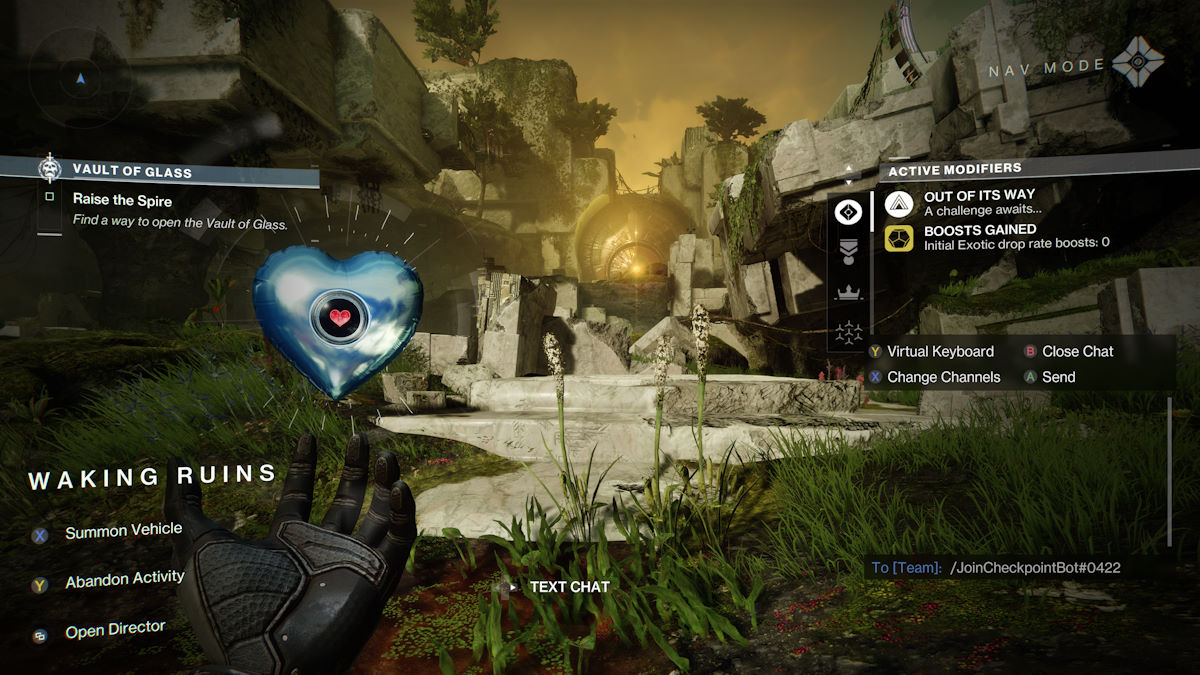Close Chat panel

tap(1076, 351)
